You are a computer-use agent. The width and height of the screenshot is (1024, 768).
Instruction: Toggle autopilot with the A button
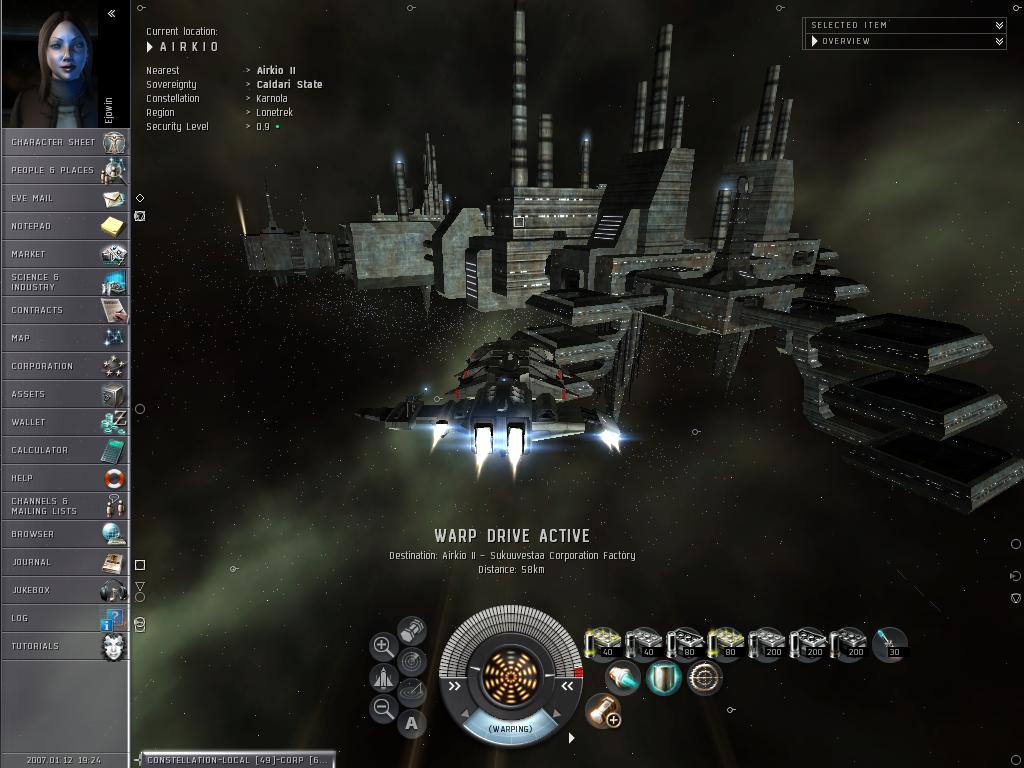(x=412, y=724)
